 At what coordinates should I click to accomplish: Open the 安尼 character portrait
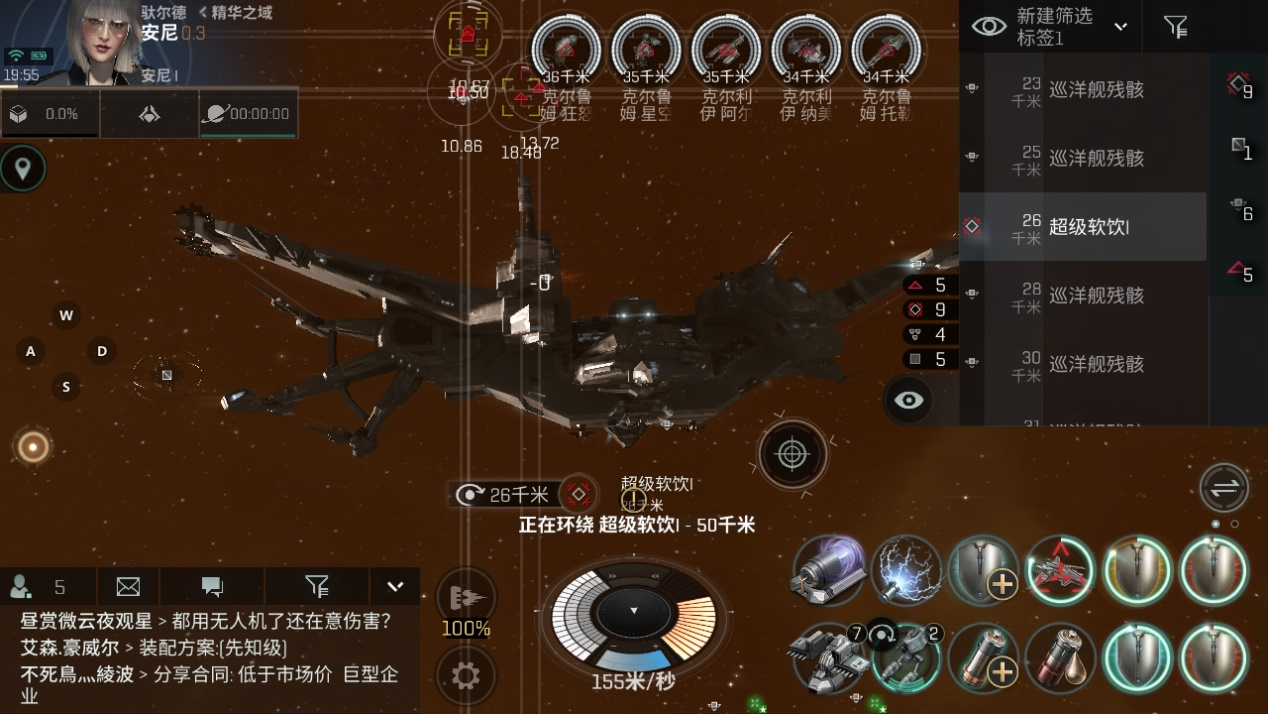[x=98, y=40]
